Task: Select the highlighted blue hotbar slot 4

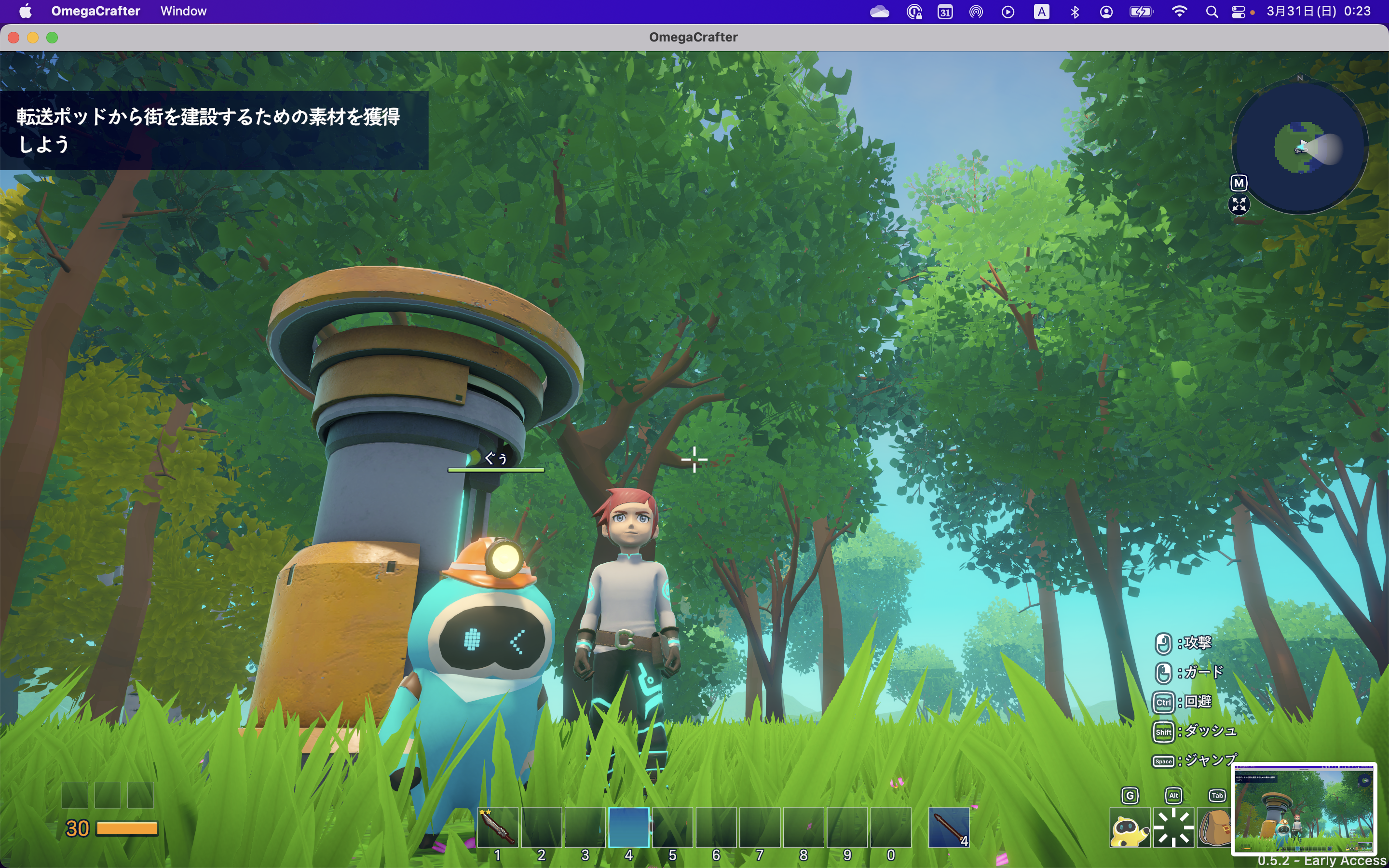Action: pyautogui.click(x=628, y=827)
